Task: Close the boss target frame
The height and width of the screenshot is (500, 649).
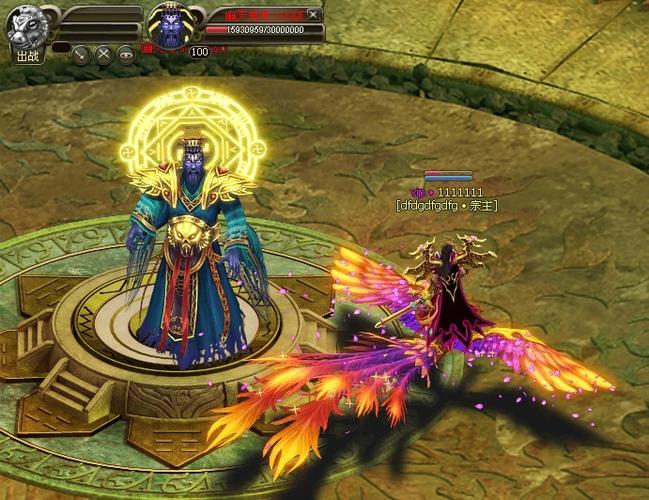Action: (x=314, y=14)
